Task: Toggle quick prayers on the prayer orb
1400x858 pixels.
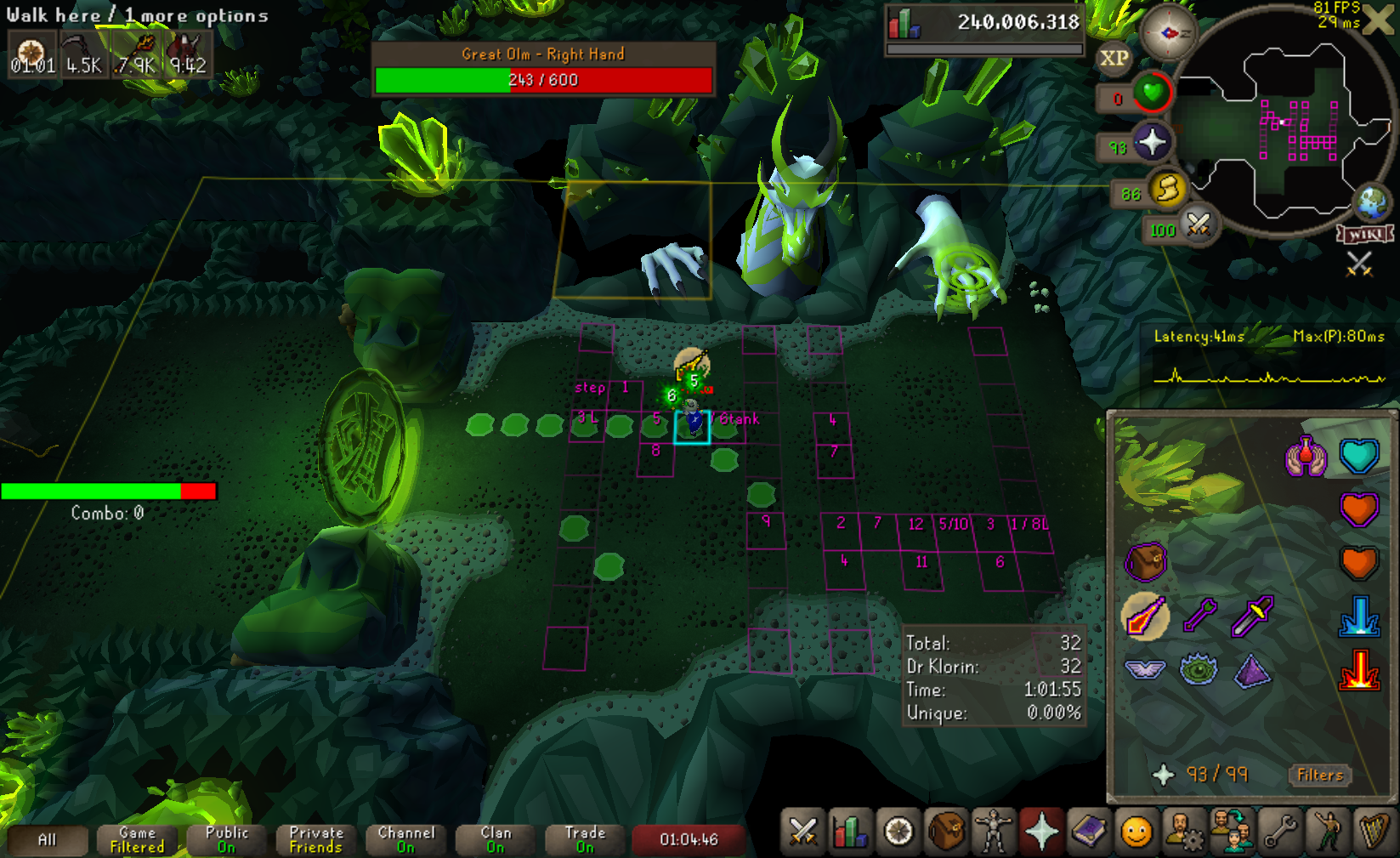Action: tap(1151, 142)
